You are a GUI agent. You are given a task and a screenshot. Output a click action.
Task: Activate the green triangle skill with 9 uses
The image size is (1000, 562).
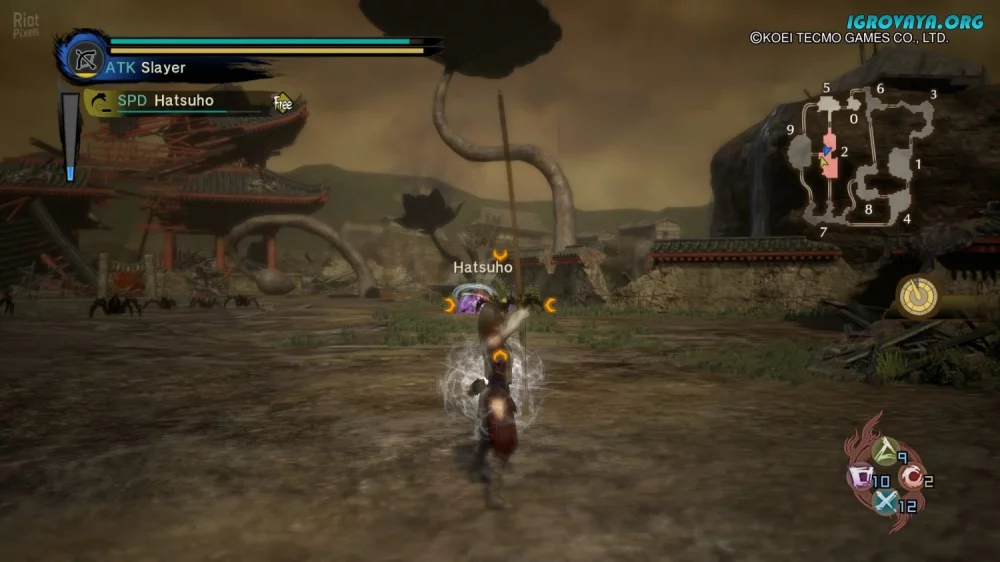(885, 453)
